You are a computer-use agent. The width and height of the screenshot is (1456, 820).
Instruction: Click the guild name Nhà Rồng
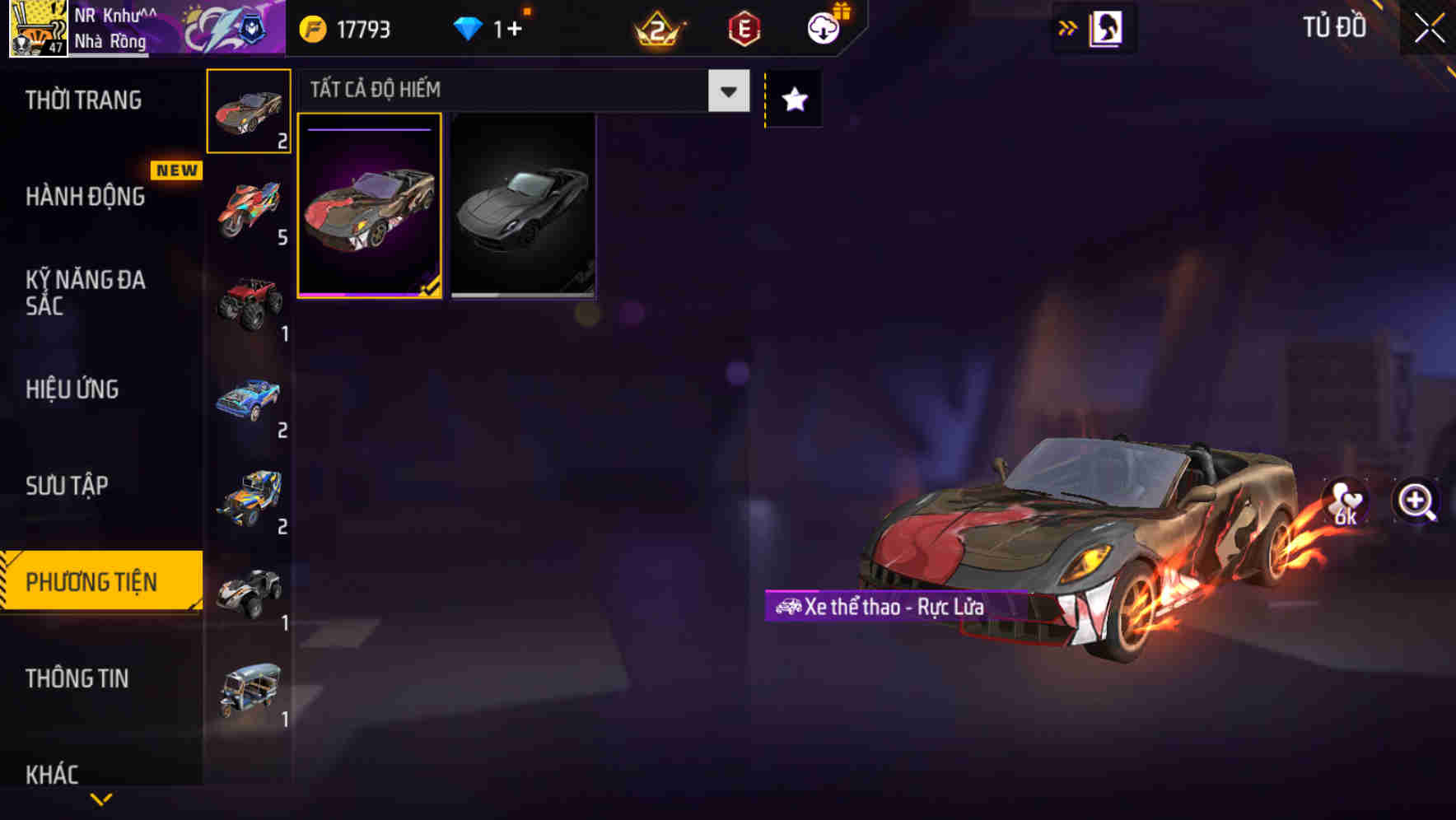[x=110, y=40]
